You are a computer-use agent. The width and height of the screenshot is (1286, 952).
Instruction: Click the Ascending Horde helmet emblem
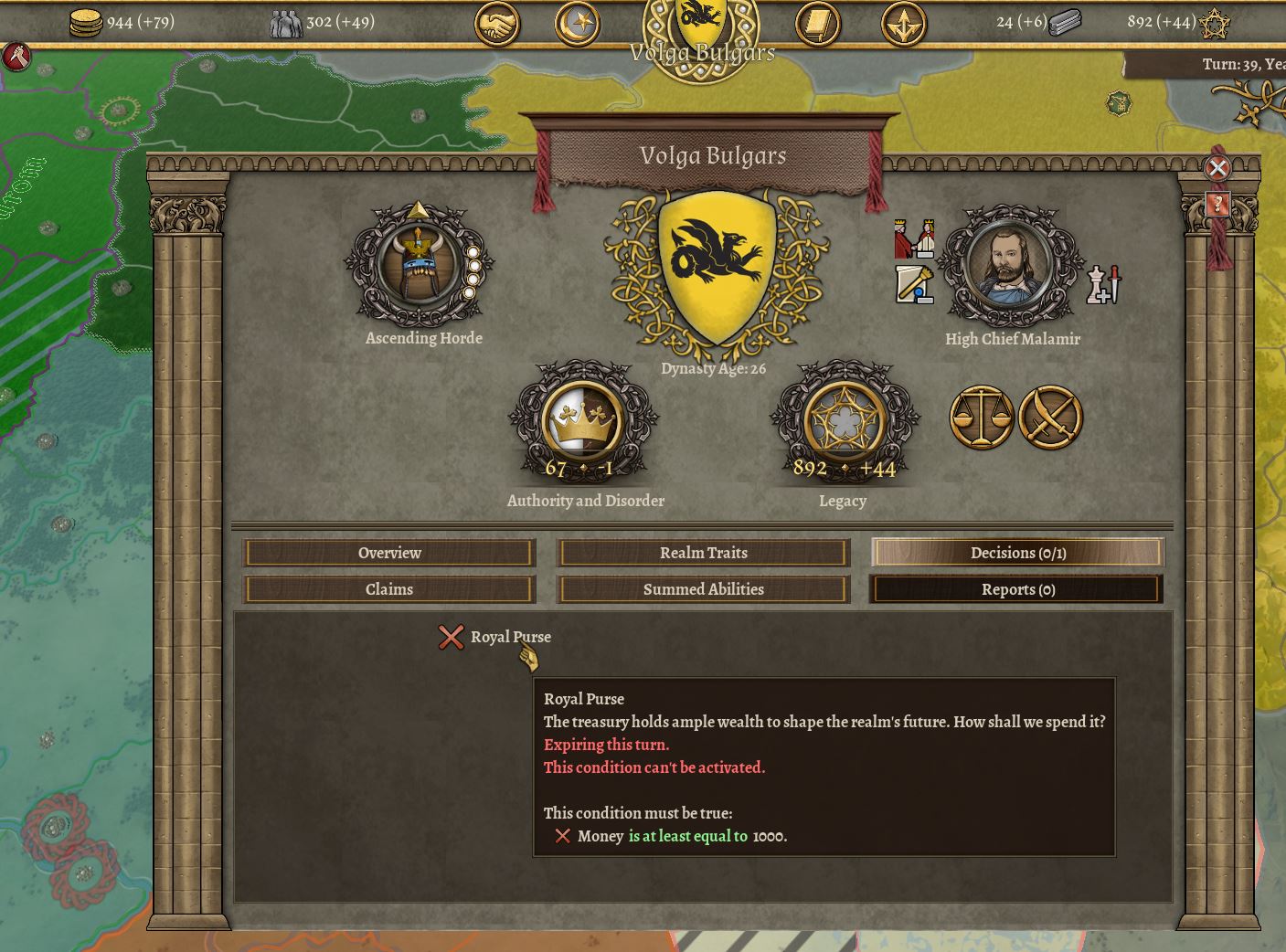(x=419, y=265)
